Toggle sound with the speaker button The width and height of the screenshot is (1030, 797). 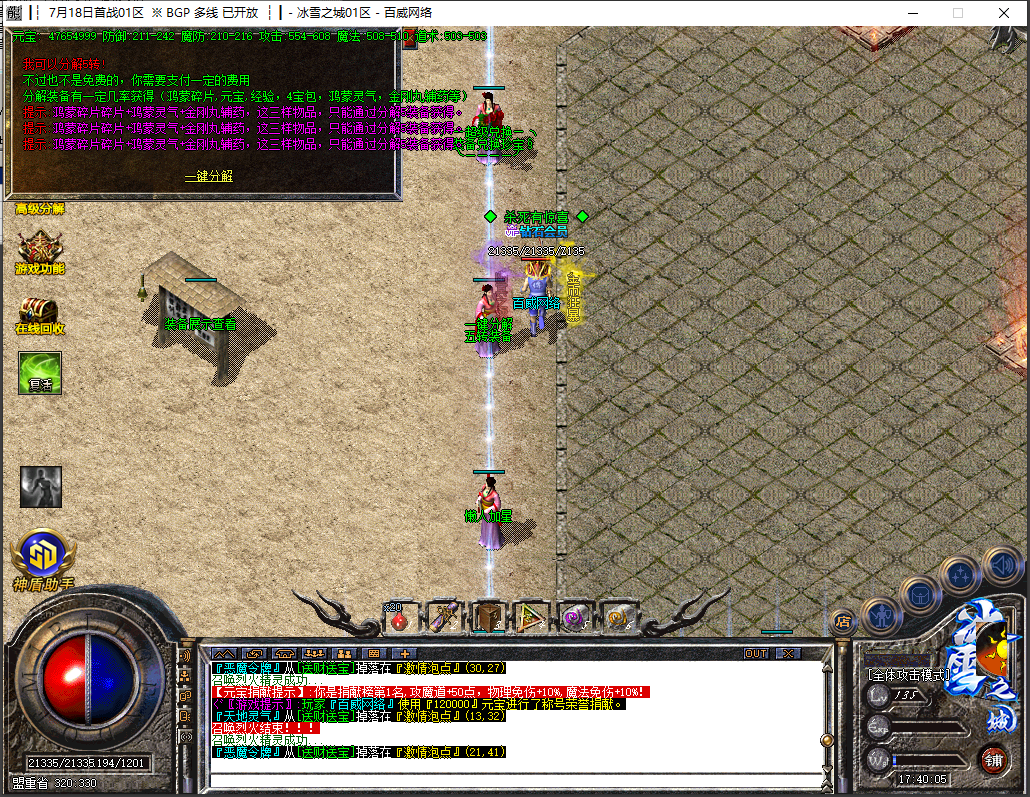[x=1001, y=565]
